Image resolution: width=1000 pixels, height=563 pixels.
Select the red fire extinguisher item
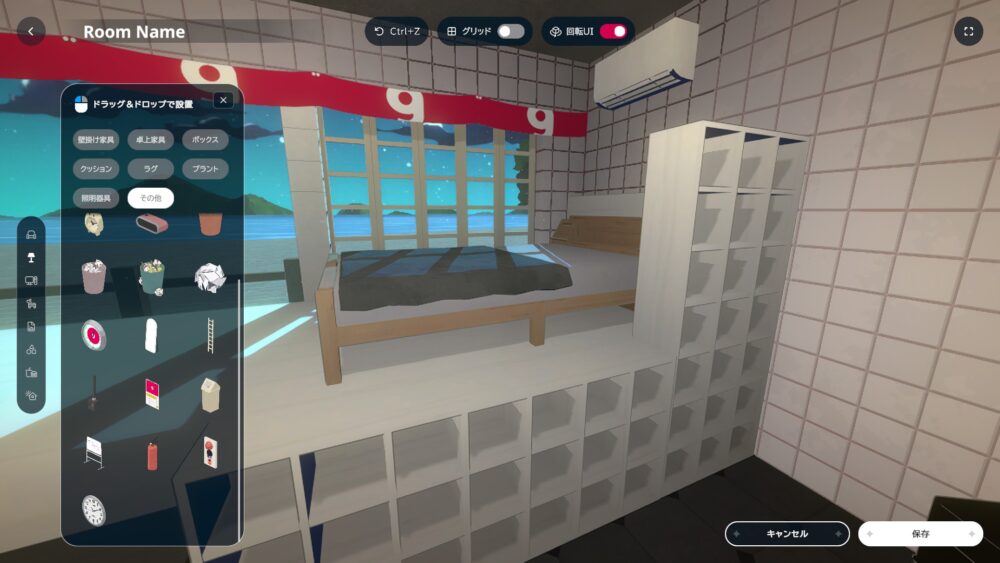[153, 455]
